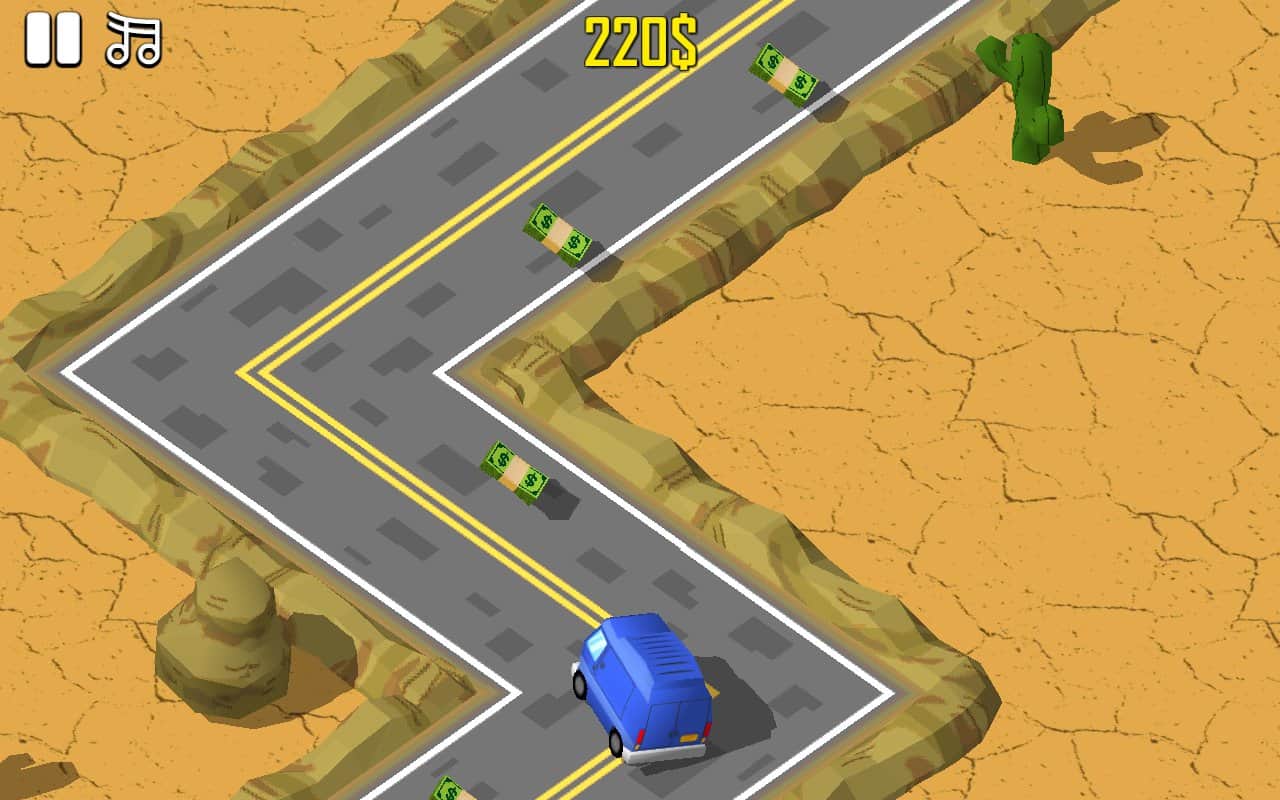The height and width of the screenshot is (800, 1280).
Task: Collect the cash bundle on the upper straight
Action: click(557, 230)
